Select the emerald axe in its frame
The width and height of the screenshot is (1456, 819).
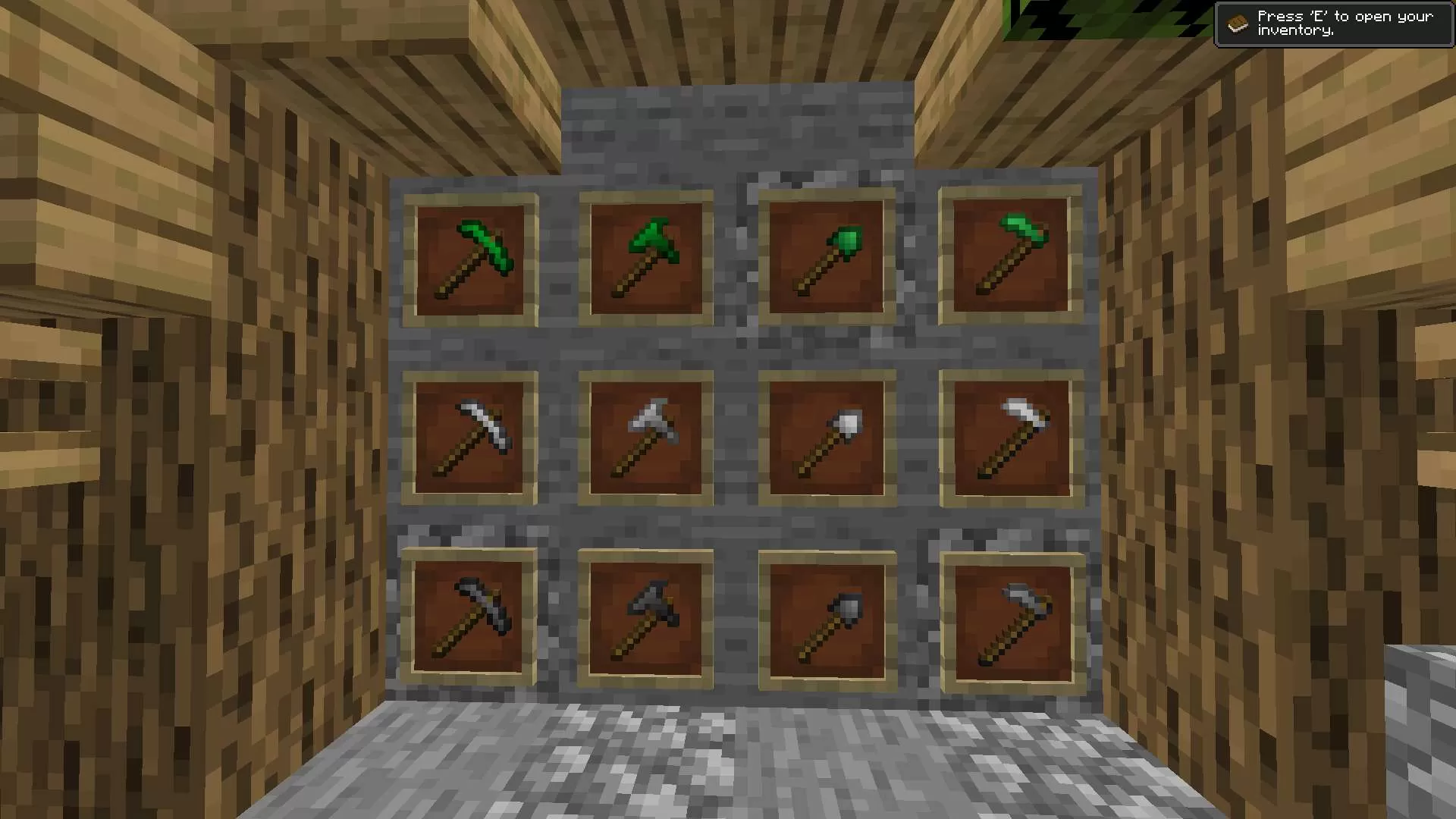(x=645, y=258)
